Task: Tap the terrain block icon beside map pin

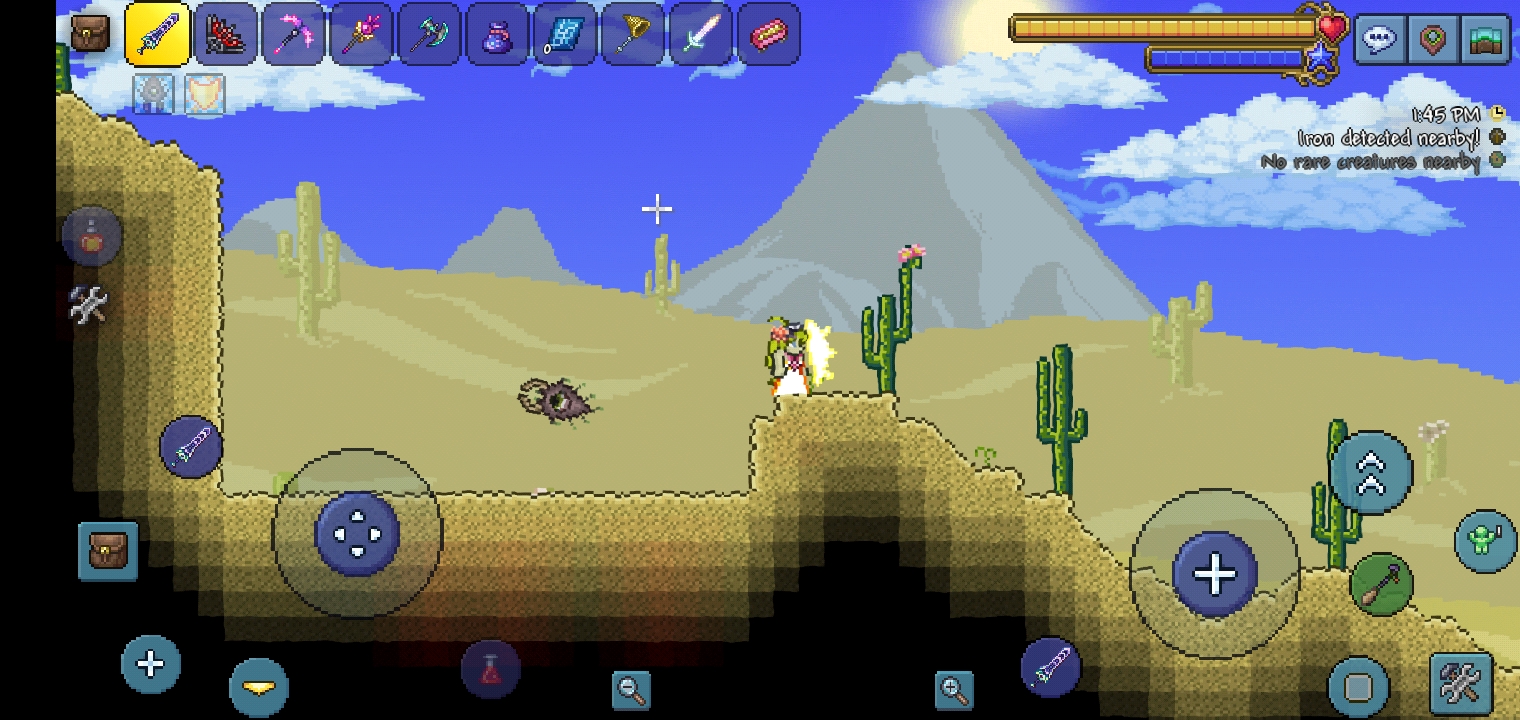Action: point(1486,41)
